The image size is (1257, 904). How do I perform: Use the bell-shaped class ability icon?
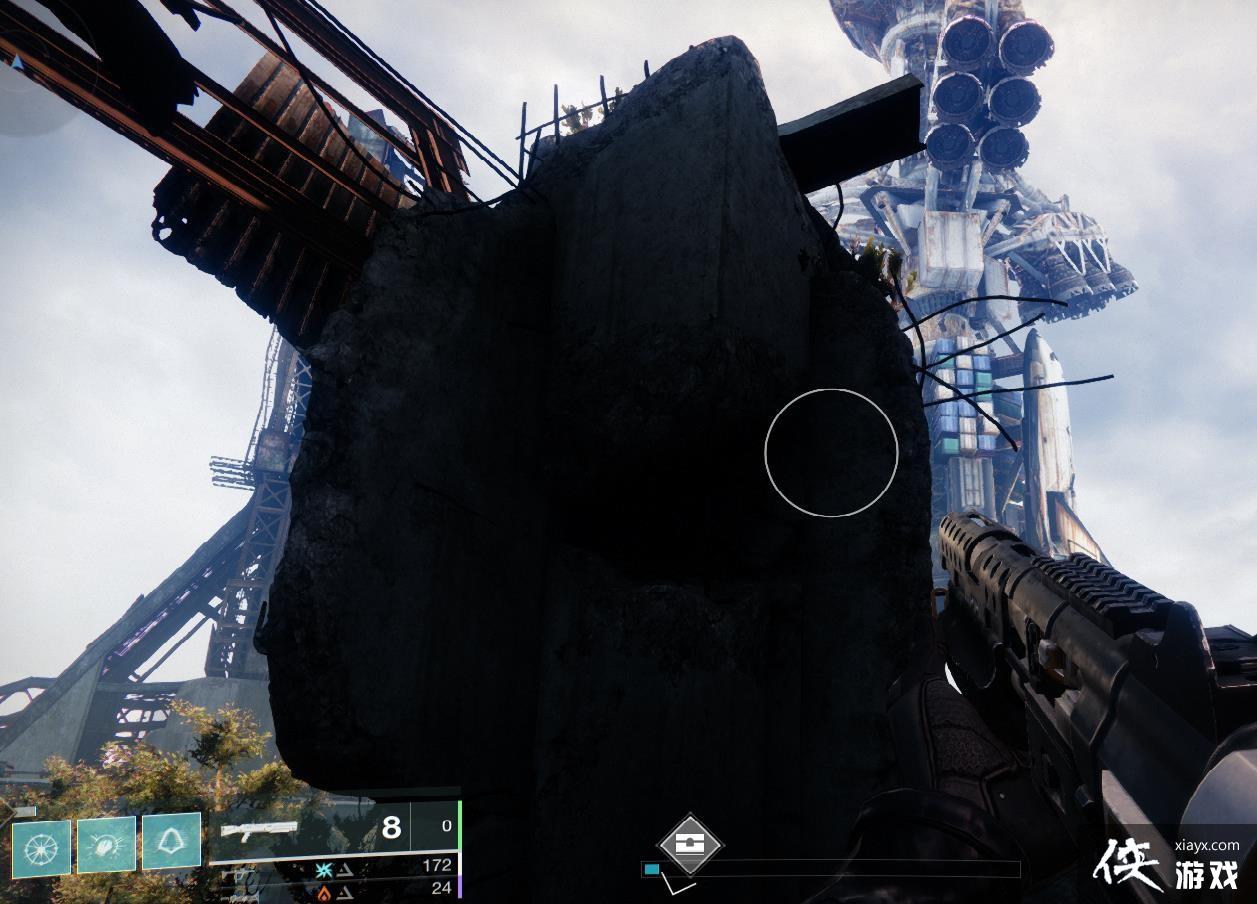171,841
